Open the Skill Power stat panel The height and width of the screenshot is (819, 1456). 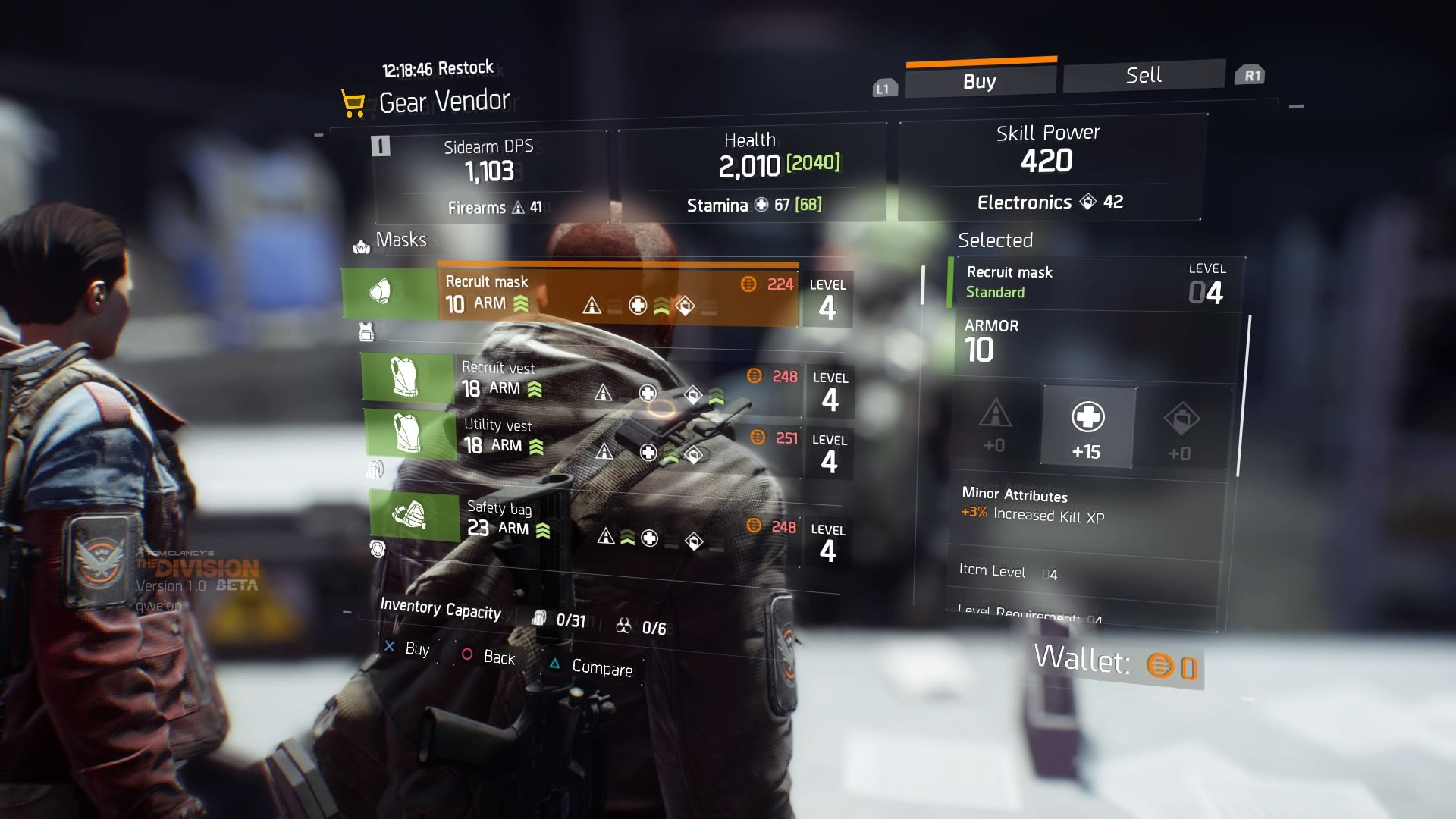(1049, 167)
